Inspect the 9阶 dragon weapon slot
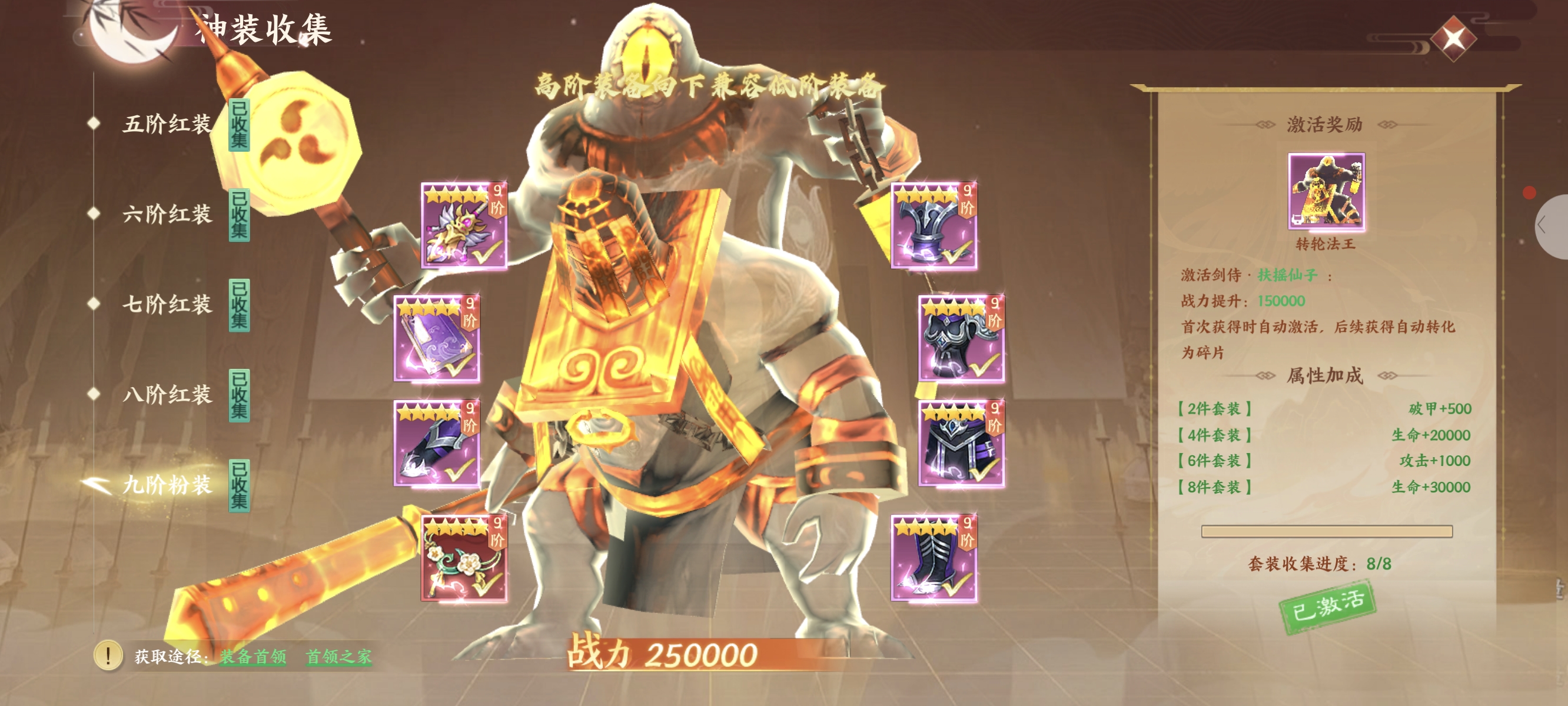The image size is (1568, 706). tap(464, 226)
